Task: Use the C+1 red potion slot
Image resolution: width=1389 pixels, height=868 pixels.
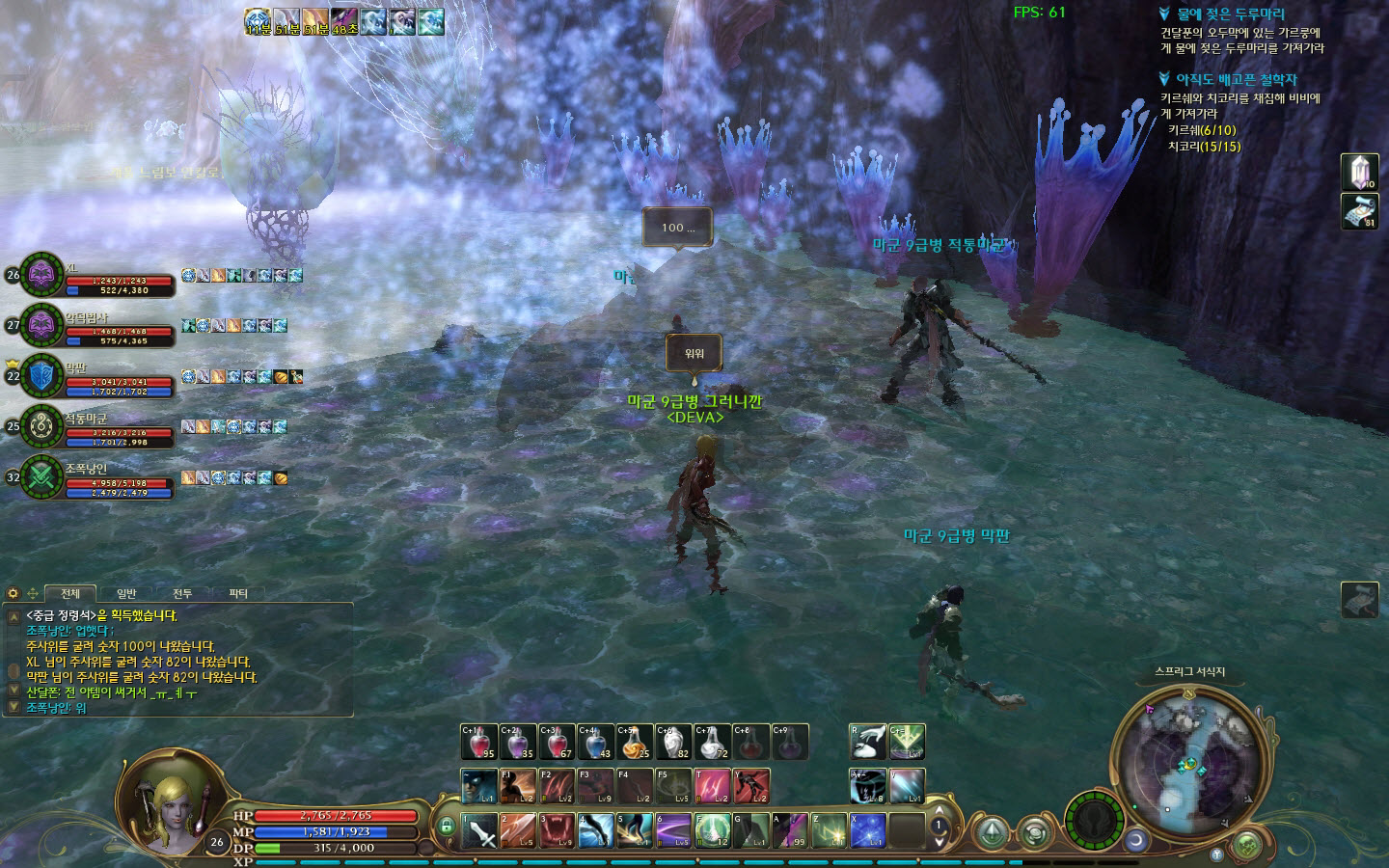Action: [x=479, y=742]
